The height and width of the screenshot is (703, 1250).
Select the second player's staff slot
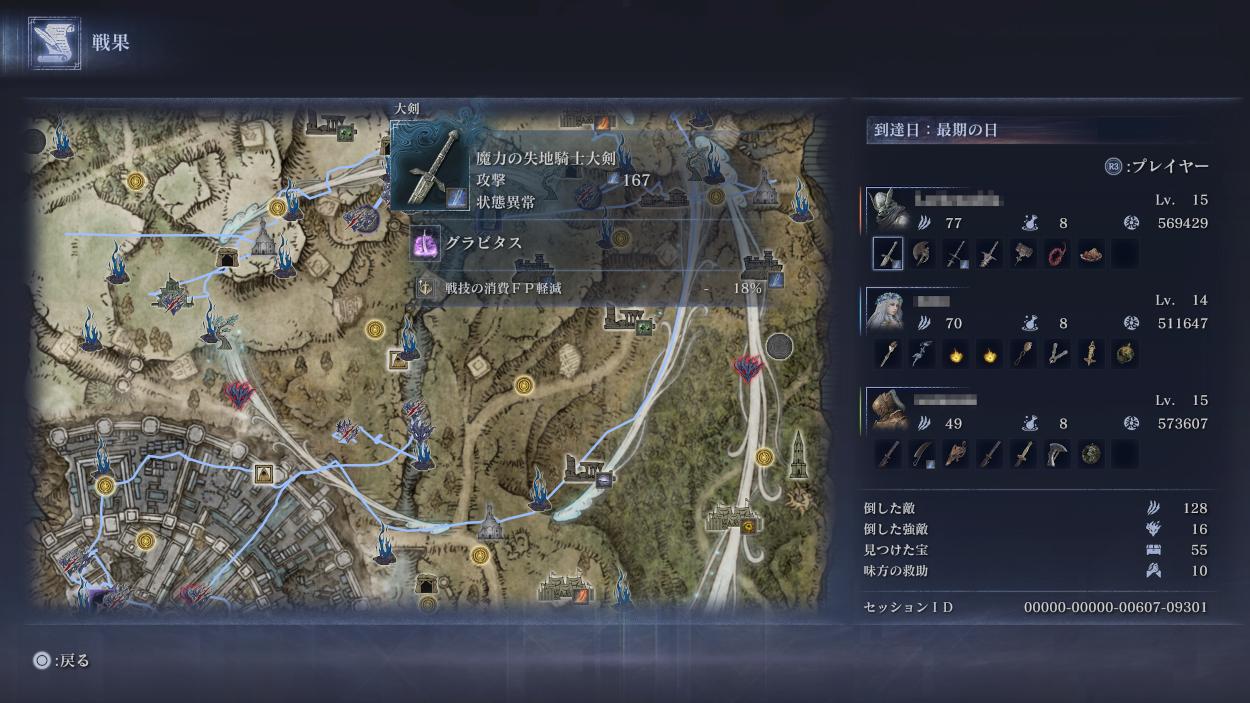pos(888,354)
